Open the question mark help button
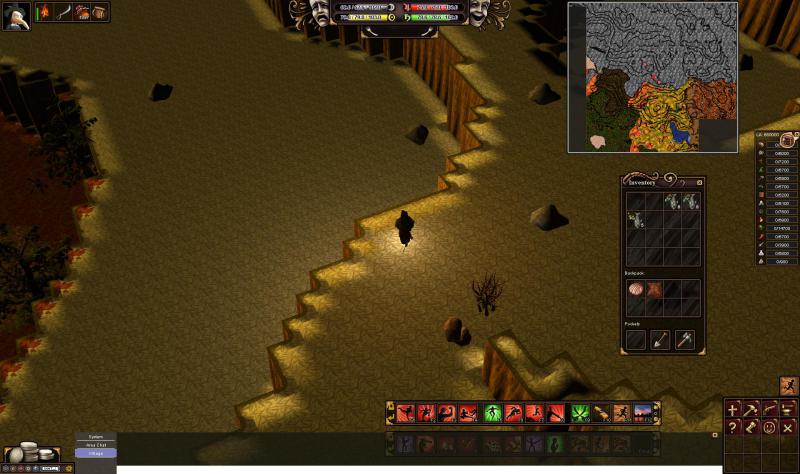The width and height of the screenshot is (800, 474). (x=734, y=427)
